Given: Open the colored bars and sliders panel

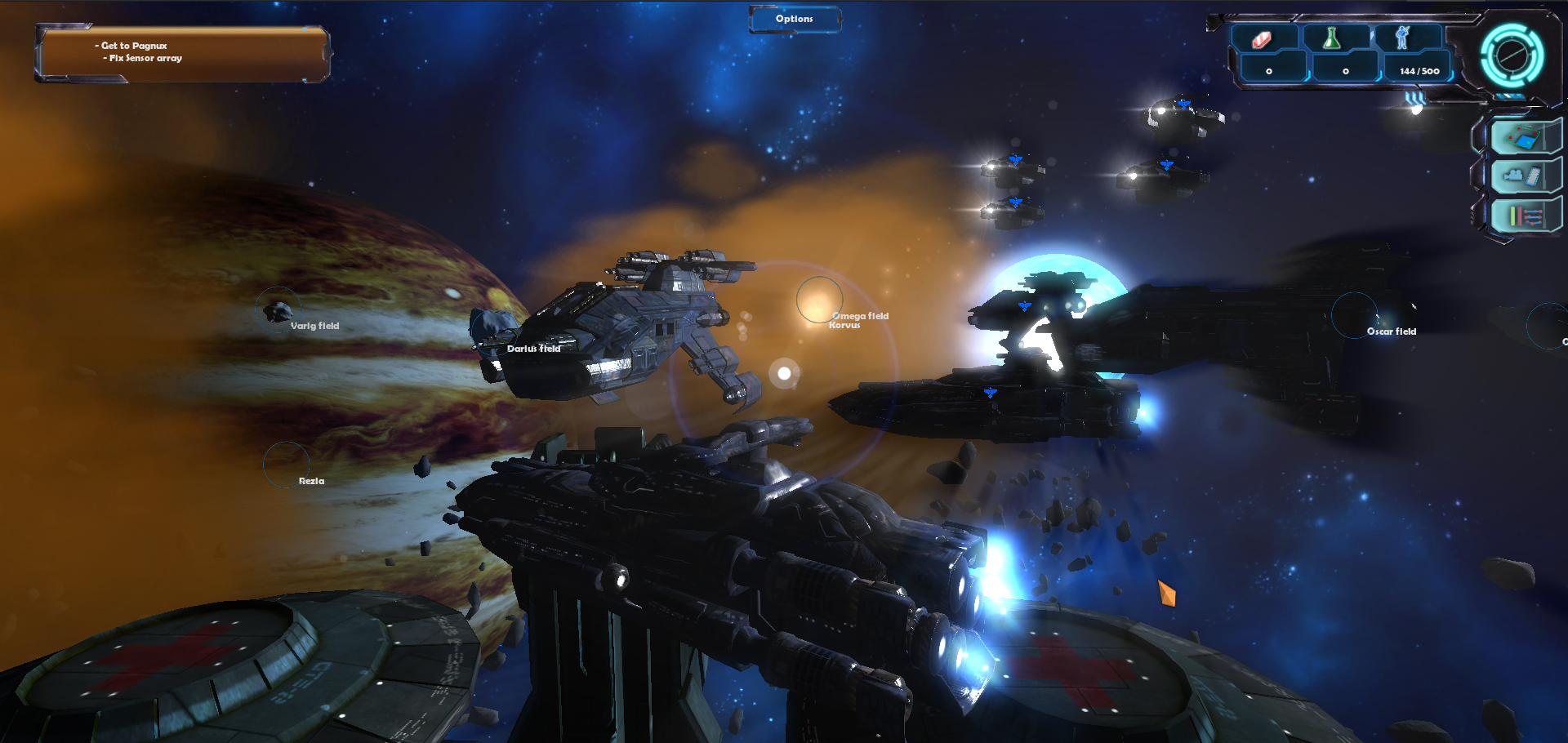Looking at the screenshot, I should (1521, 216).
